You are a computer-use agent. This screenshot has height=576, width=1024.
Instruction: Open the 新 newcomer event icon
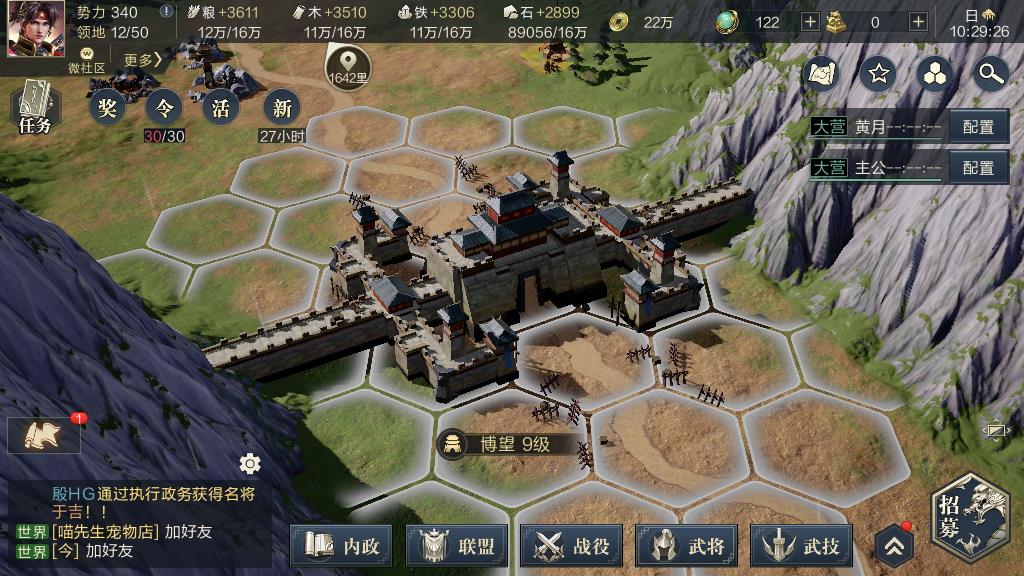[x=281, y=107]
